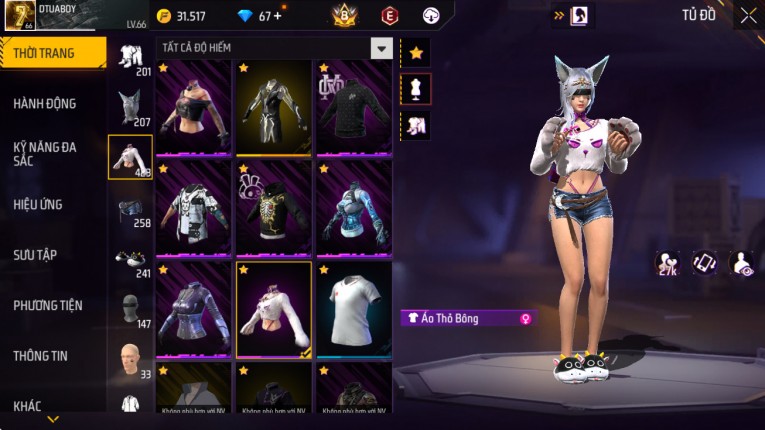The height and width of the screenshot is (430, 765).
Task: Click the eye icon beside the character
Action: click(x=743, y=262)
